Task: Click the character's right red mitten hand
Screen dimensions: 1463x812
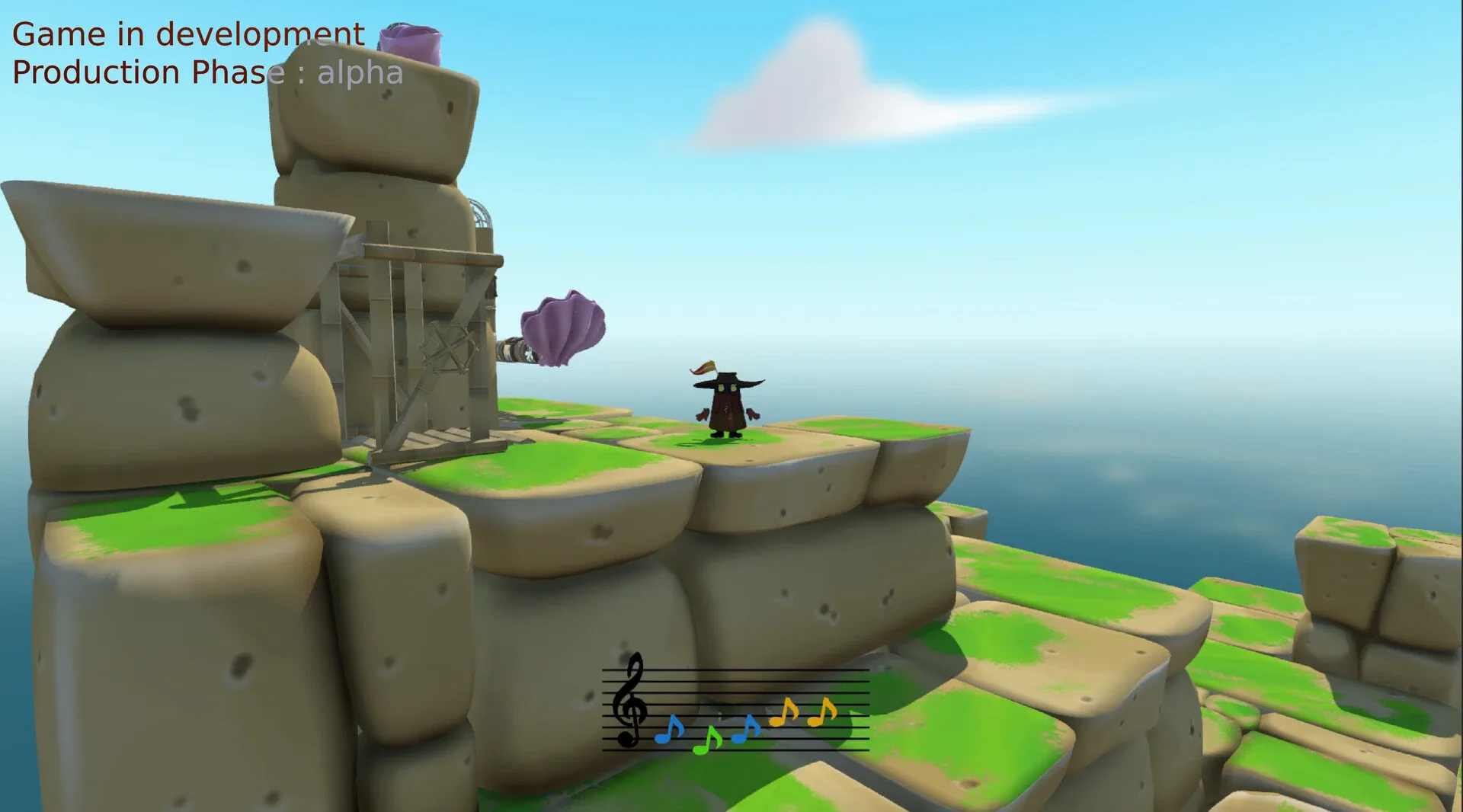Action: [754, 414]
